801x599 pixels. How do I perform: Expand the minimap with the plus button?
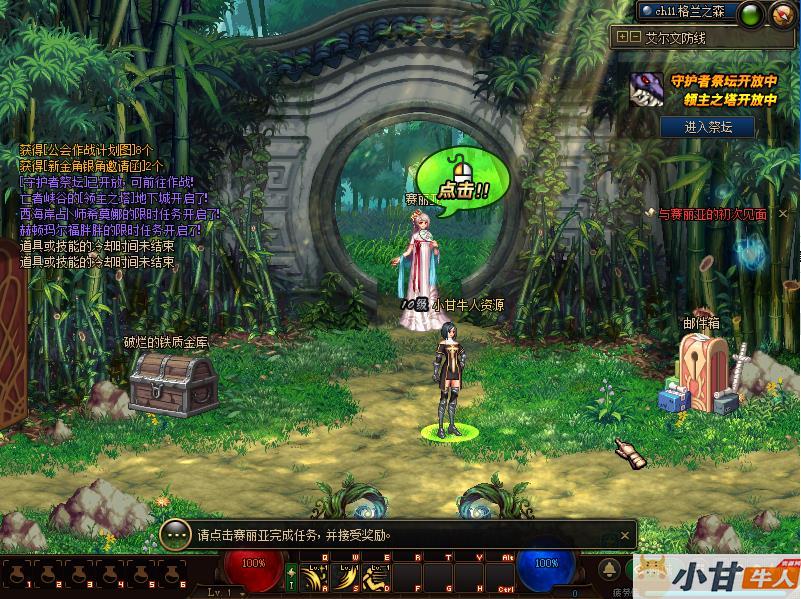[622, 37]
